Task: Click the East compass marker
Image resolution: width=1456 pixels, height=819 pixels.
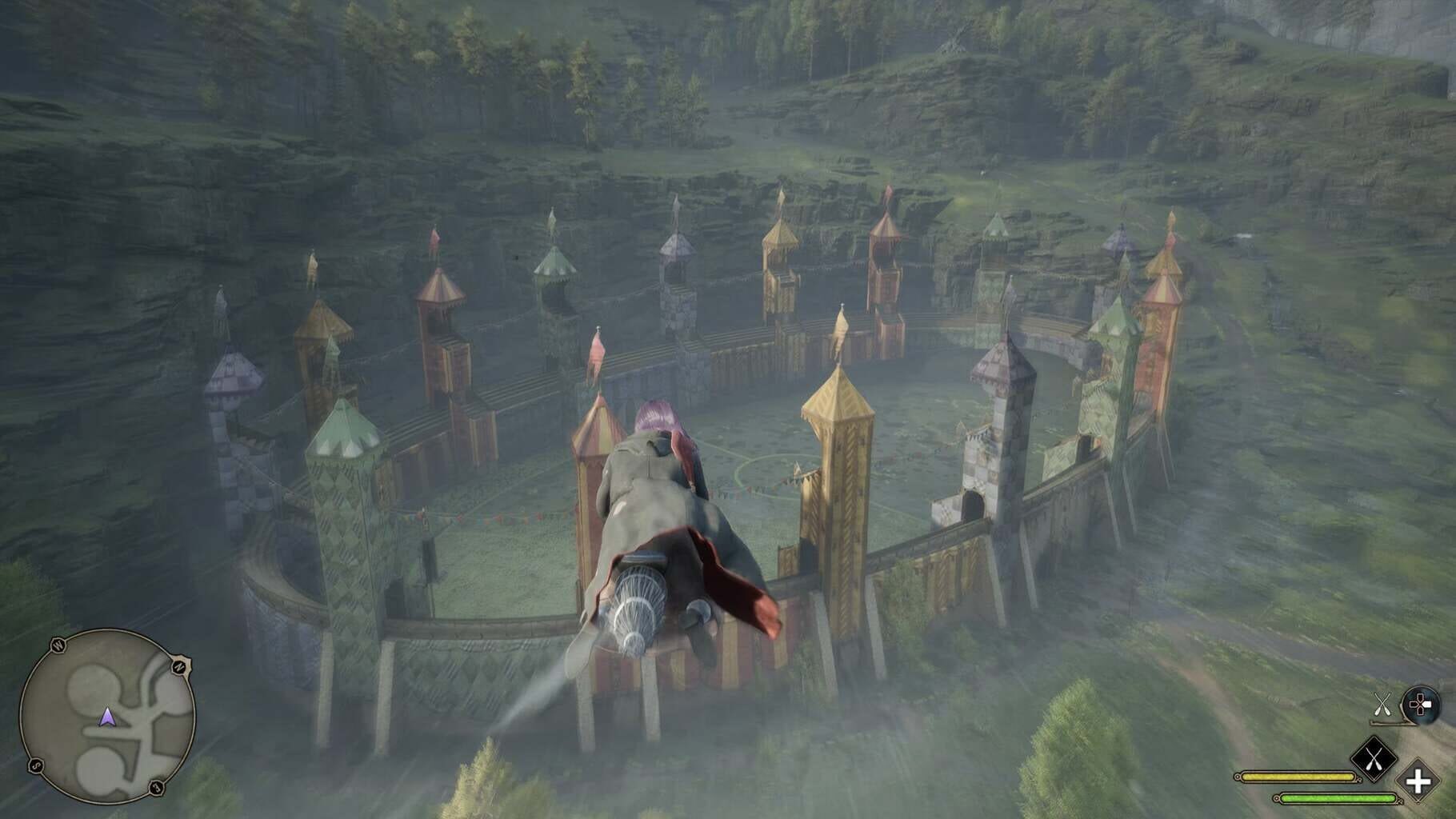Action: [156, 787]
